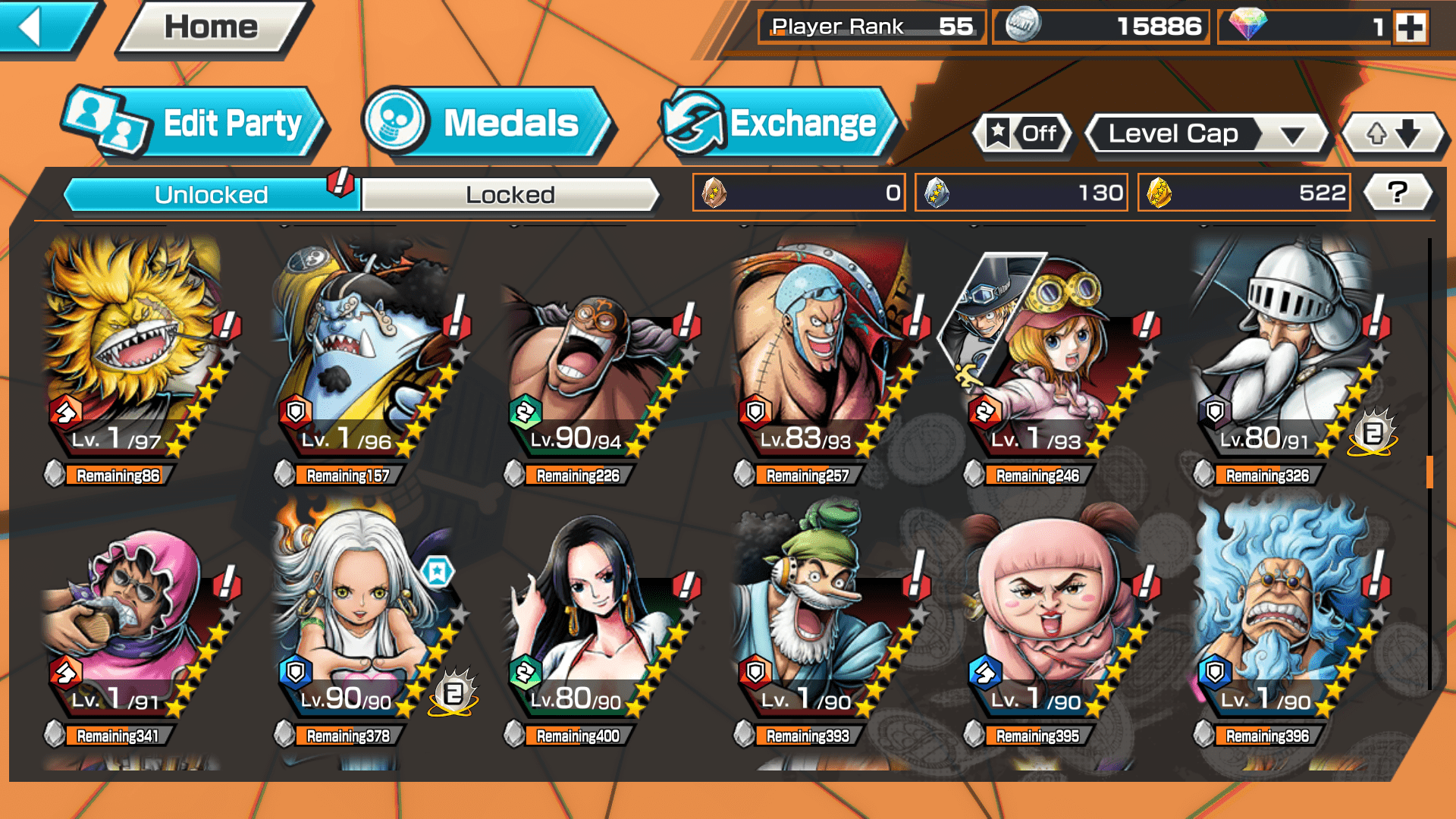Add rainbow diamonds with the plus button
Image resolution: width=1456 pixels, height=819 pixels.
tap(1410, 27)
